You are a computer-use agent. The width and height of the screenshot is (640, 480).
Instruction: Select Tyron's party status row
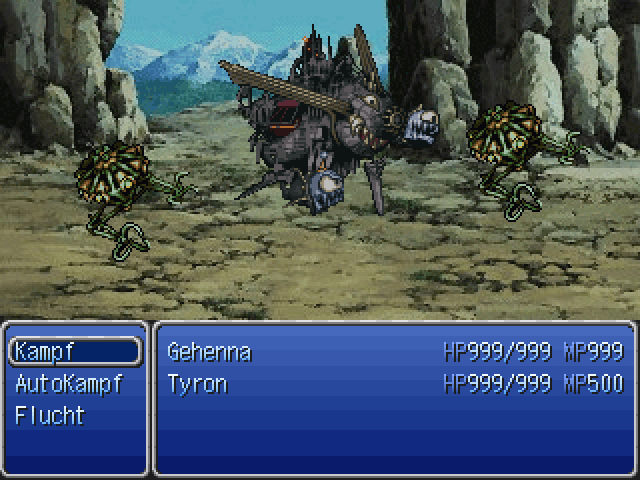[394, 384]
